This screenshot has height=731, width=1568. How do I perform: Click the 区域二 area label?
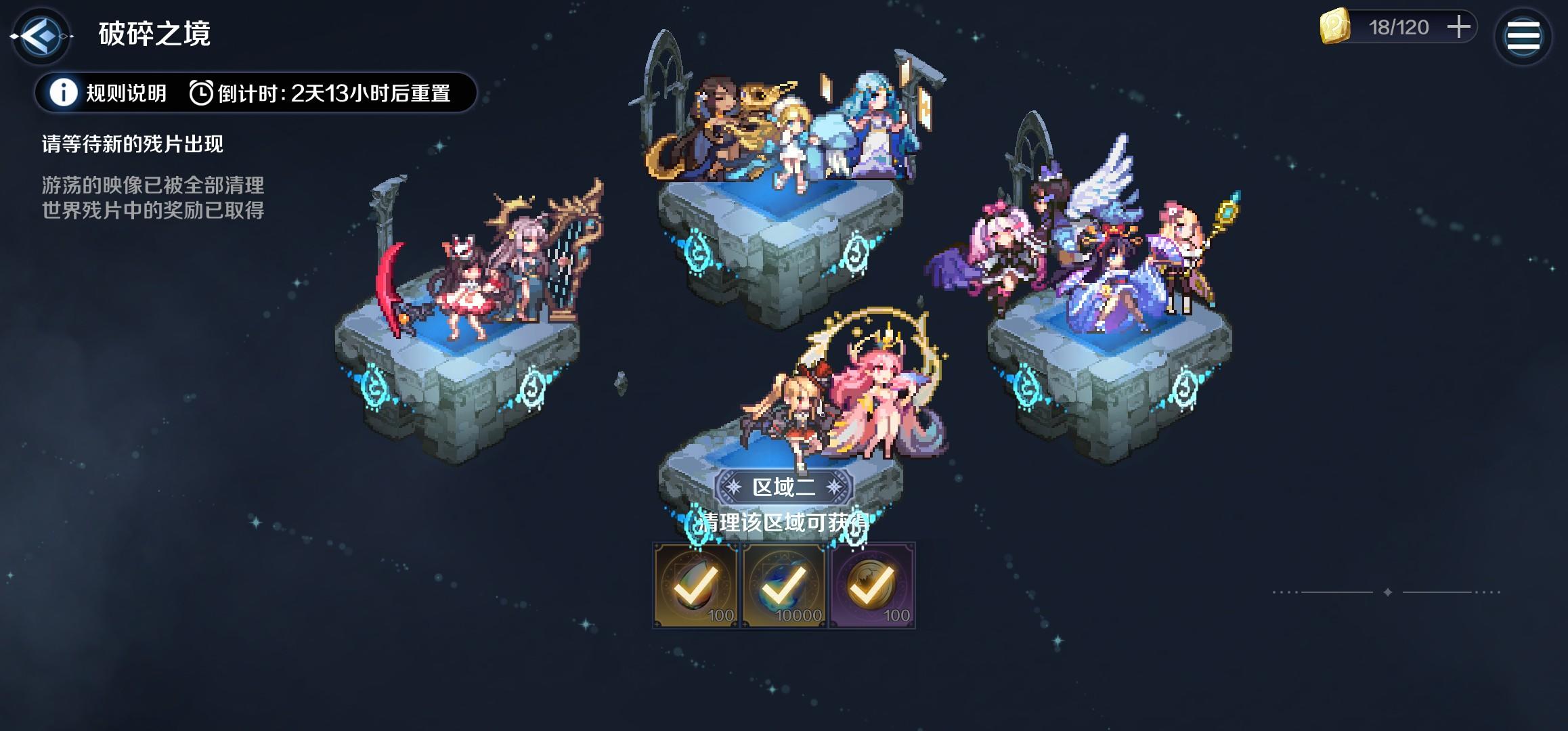coord(783,487)
